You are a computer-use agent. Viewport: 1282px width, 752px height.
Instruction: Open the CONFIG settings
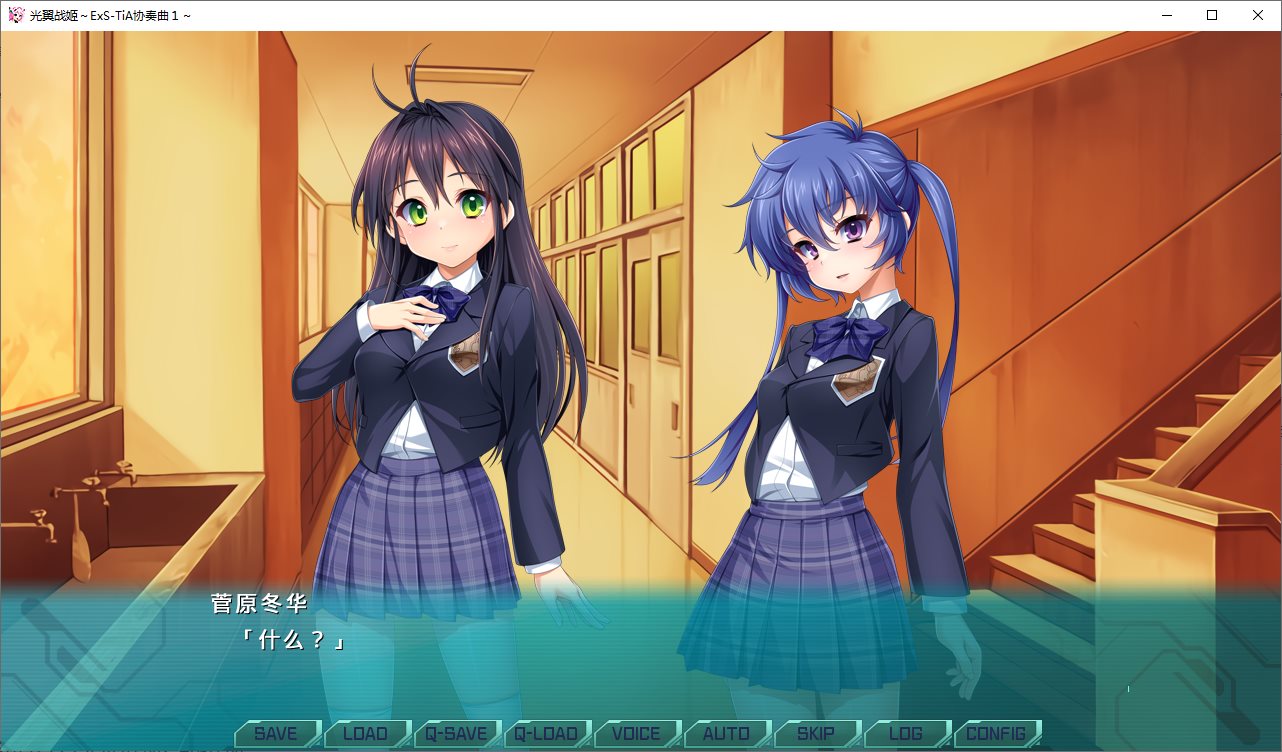[x=996, y=733]
